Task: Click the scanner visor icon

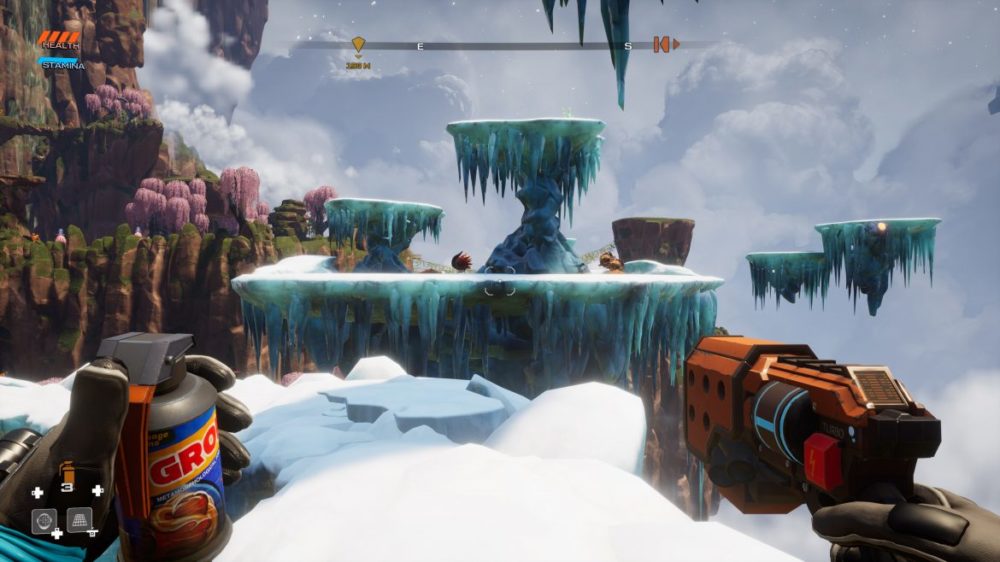Action: click(x=43, y=521)
